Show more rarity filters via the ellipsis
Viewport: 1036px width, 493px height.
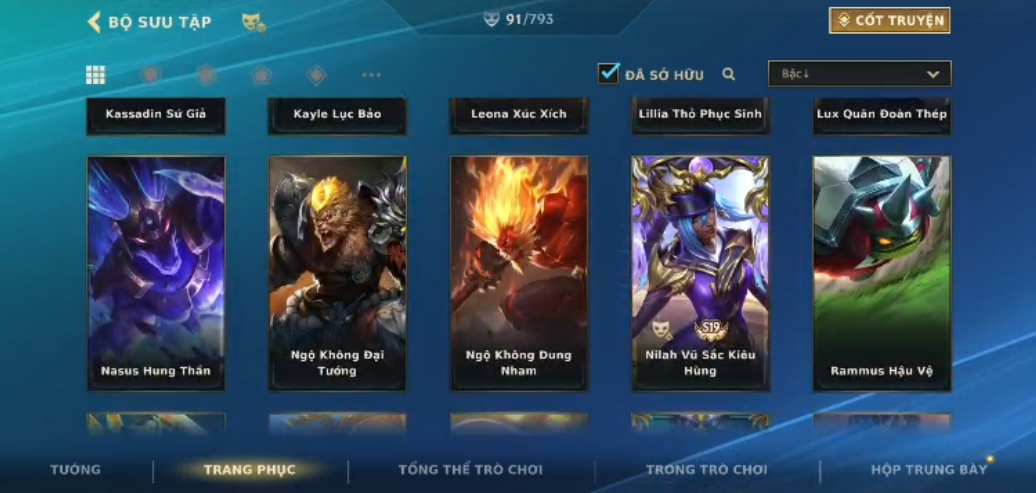pos(371,75)
